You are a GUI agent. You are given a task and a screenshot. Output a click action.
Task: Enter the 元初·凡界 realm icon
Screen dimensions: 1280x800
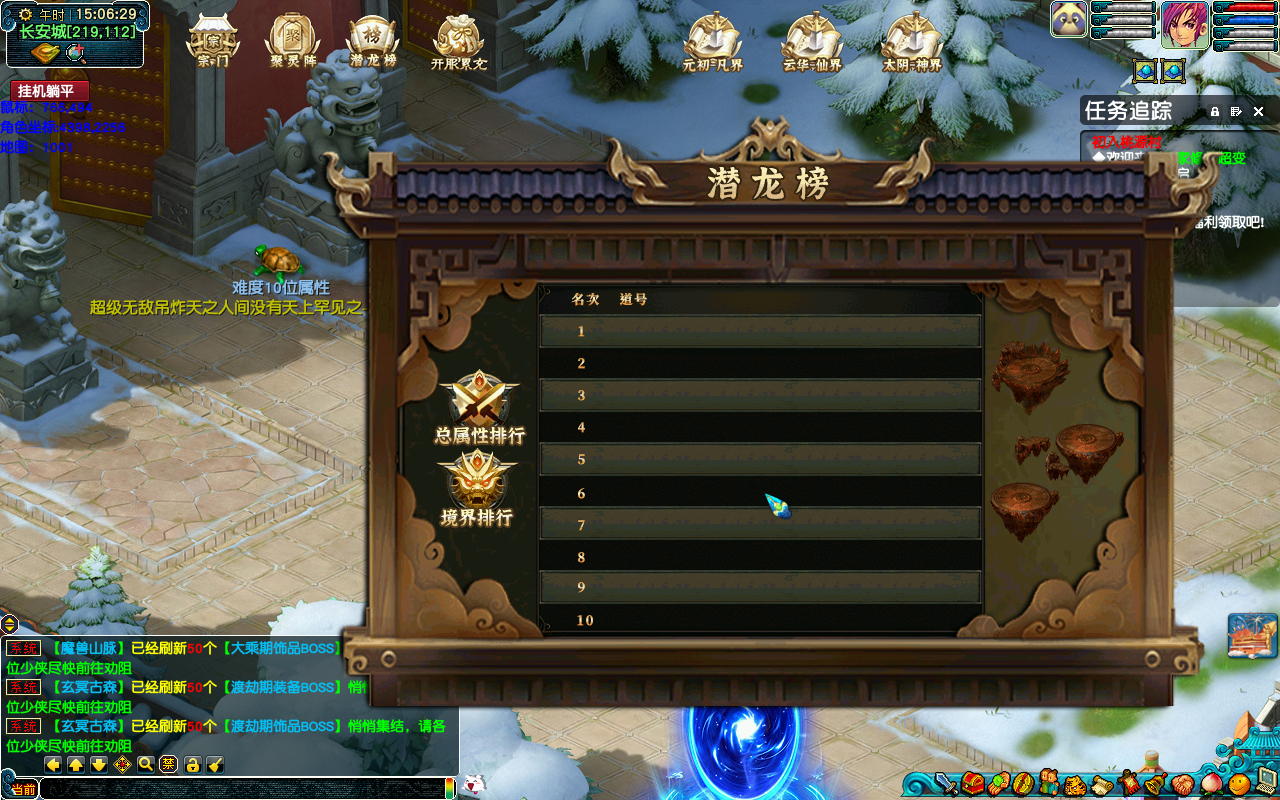[x=712, y=42]
